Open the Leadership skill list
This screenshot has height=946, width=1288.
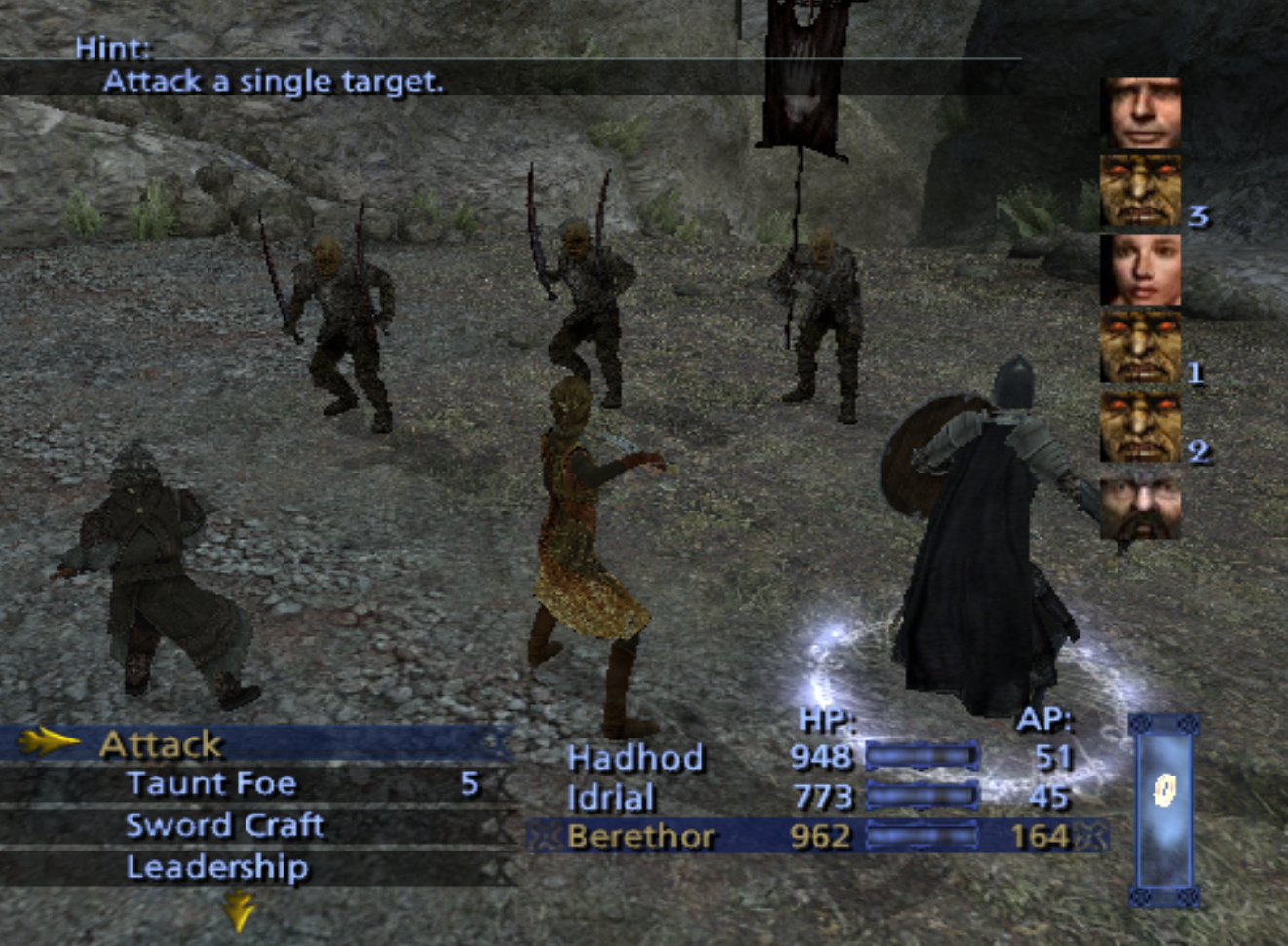[217, 867]
